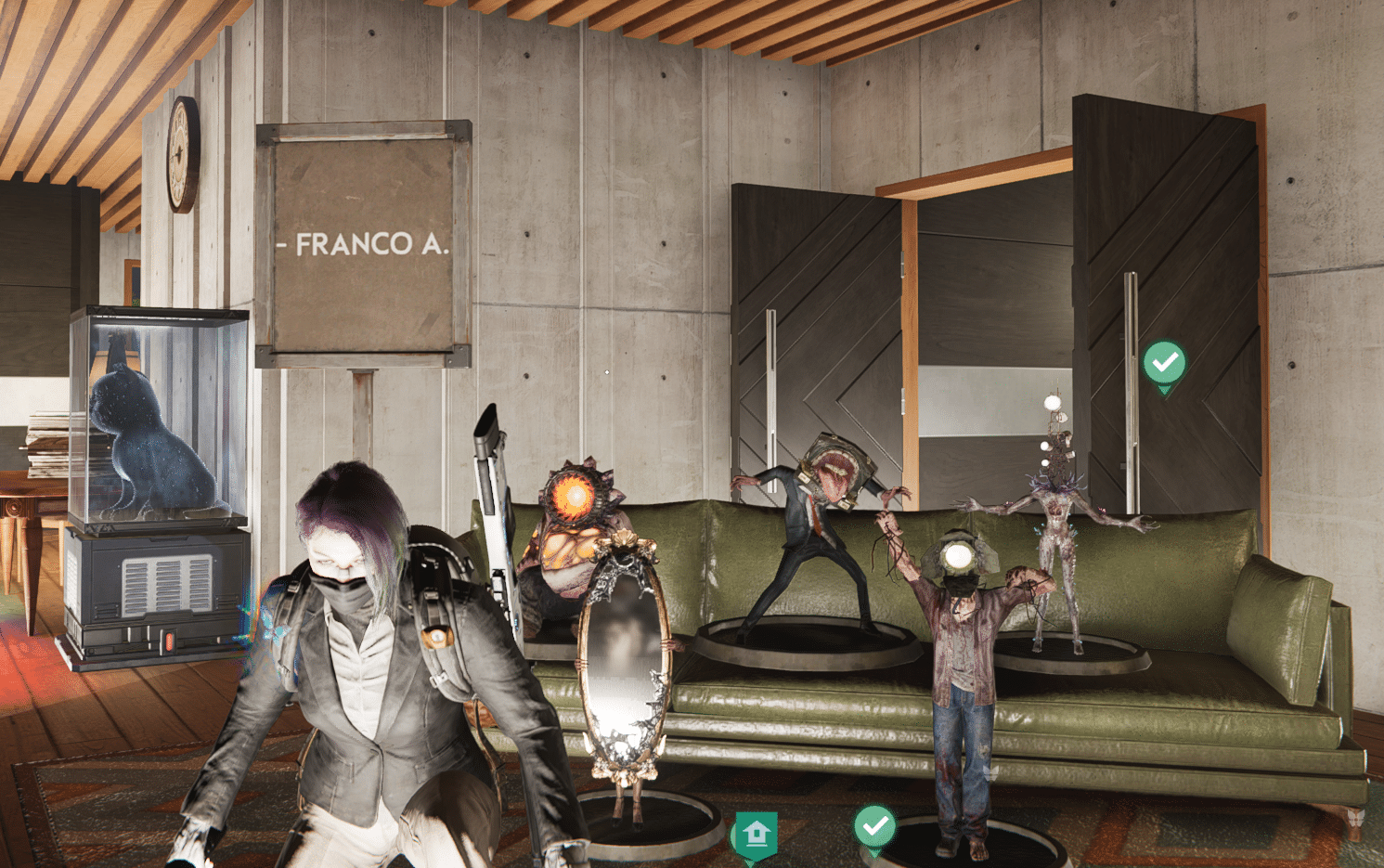Image resolution: width=1384 pixels, height=868 pixels.
Task: Select the checkmark marker beside the home icon
Action: [874, 825]
